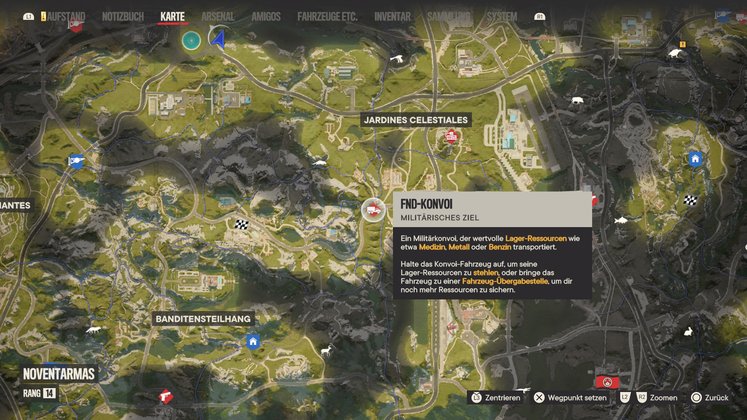
Task: Select the teal circular marker beside the player arrow
Action: point(191,40)
